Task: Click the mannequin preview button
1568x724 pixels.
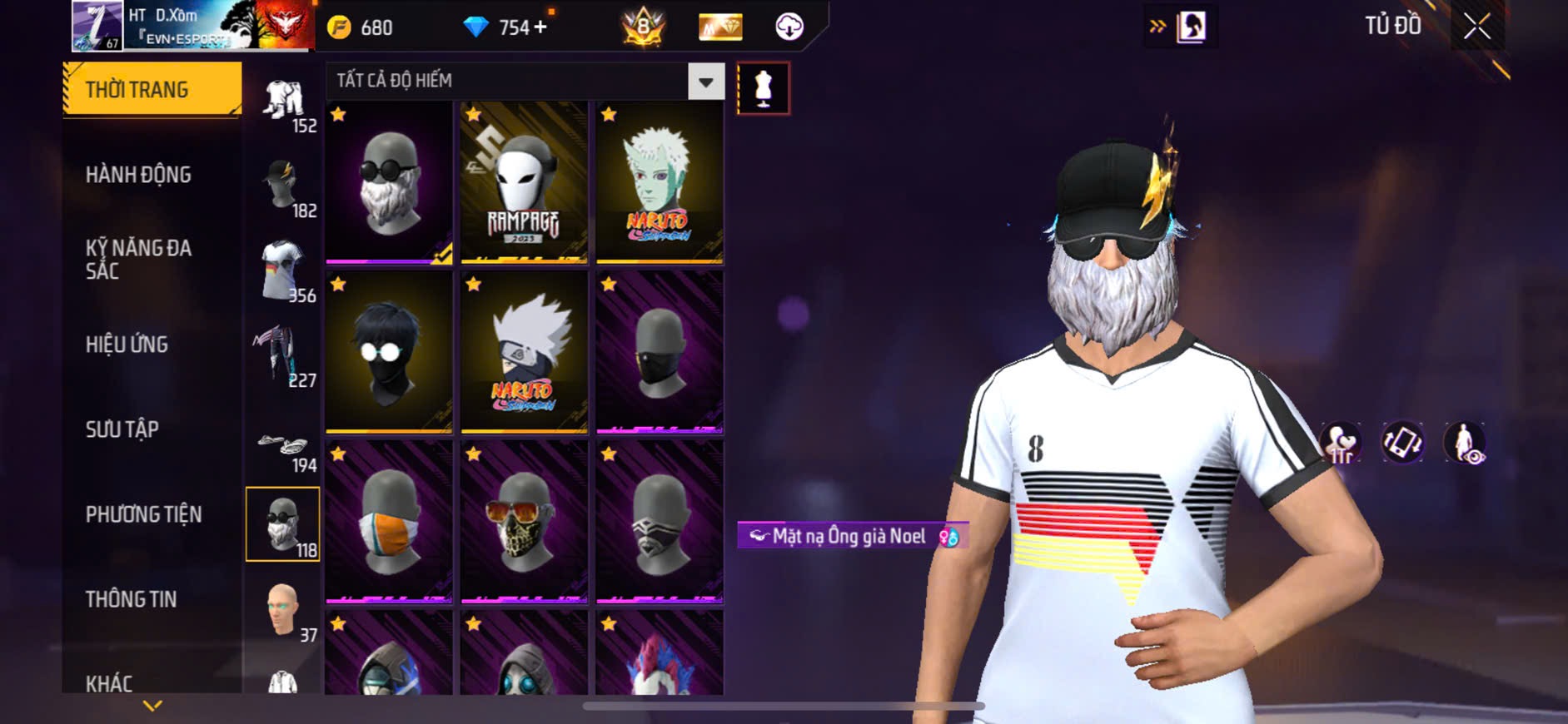Action: pos(763,88)
